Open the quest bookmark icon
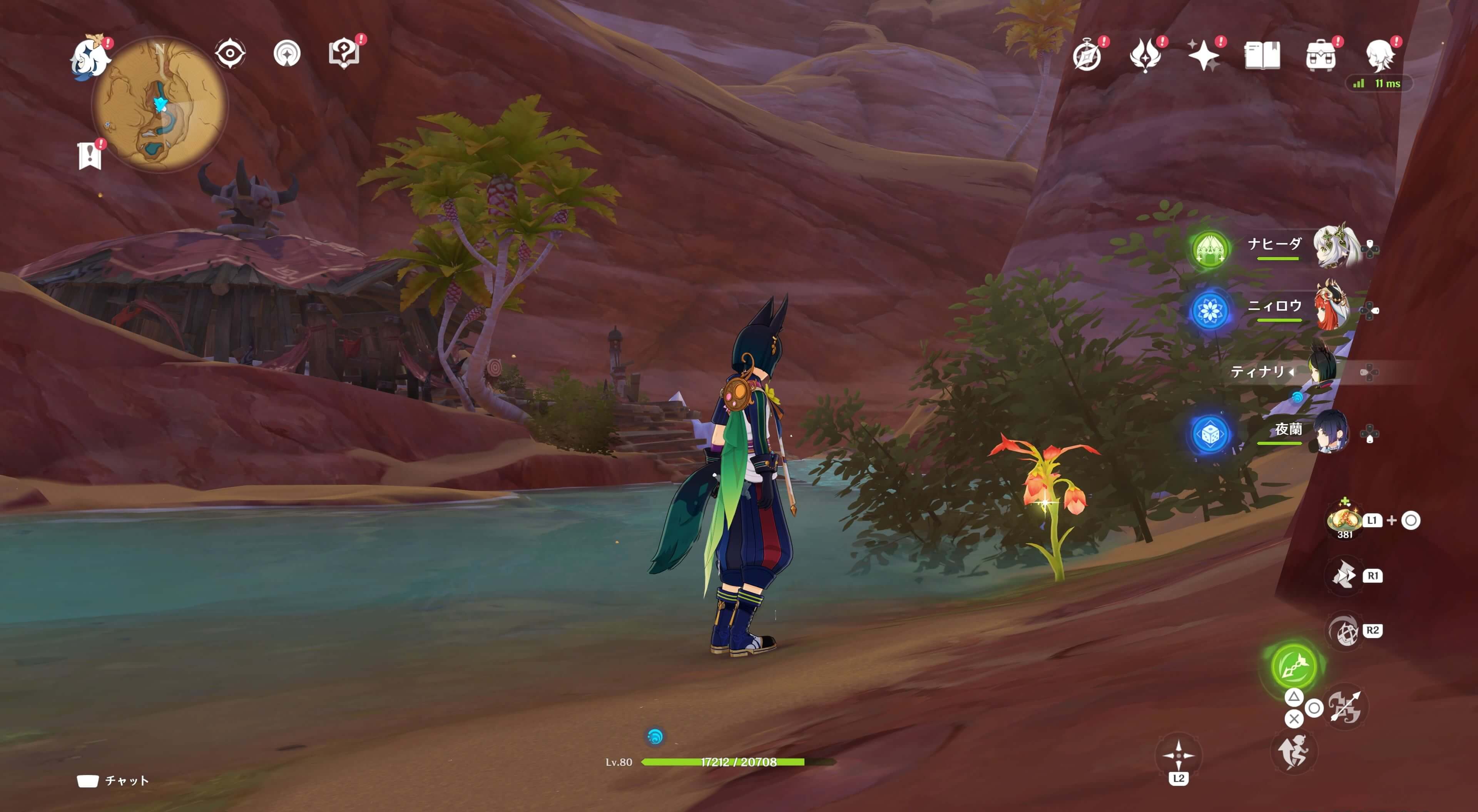Image resolution: width=1478 pixels, height=812 pixels. pyautogui.click(x=90, y=155)
